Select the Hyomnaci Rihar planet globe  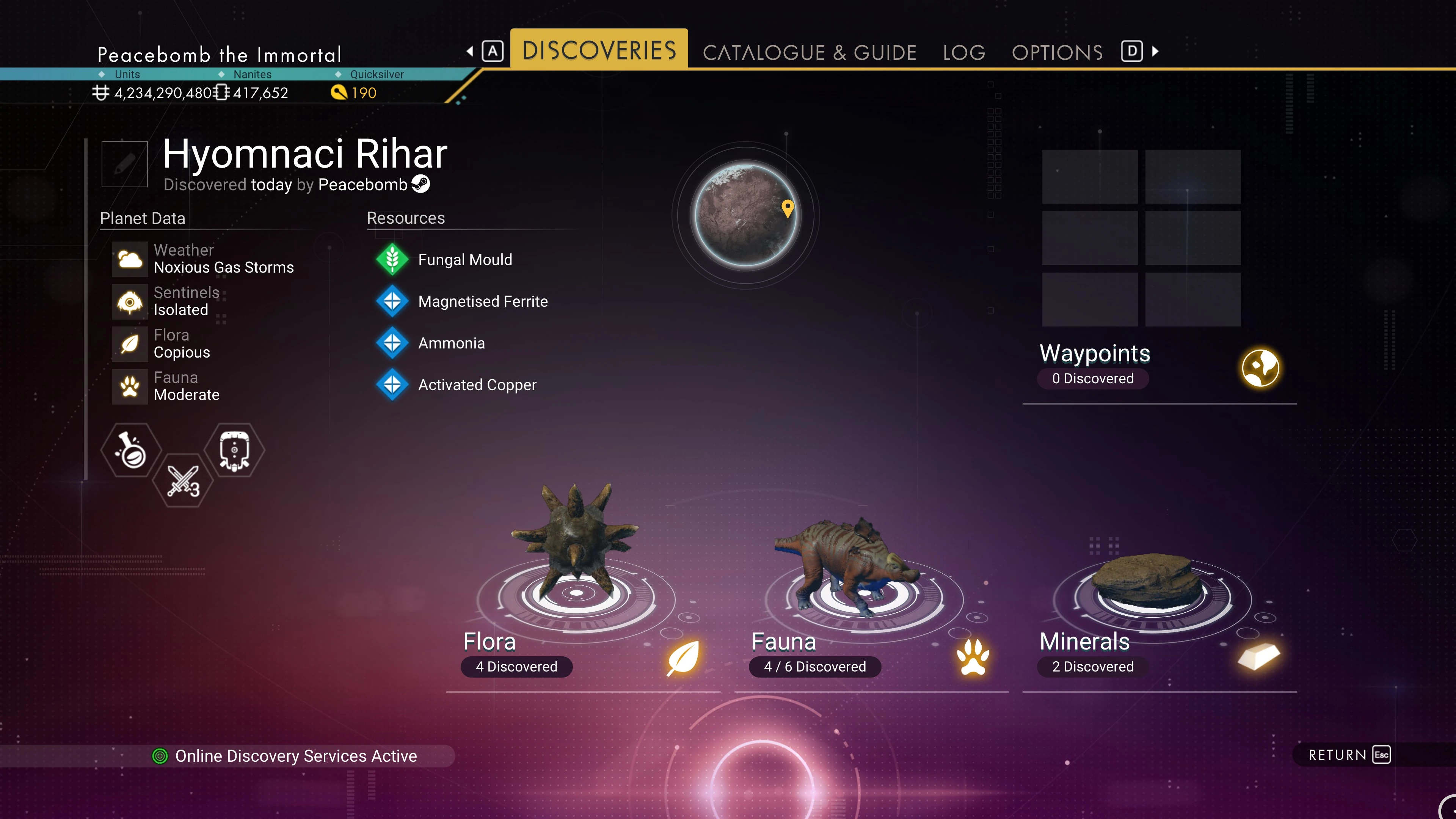(x=745, y=215)
